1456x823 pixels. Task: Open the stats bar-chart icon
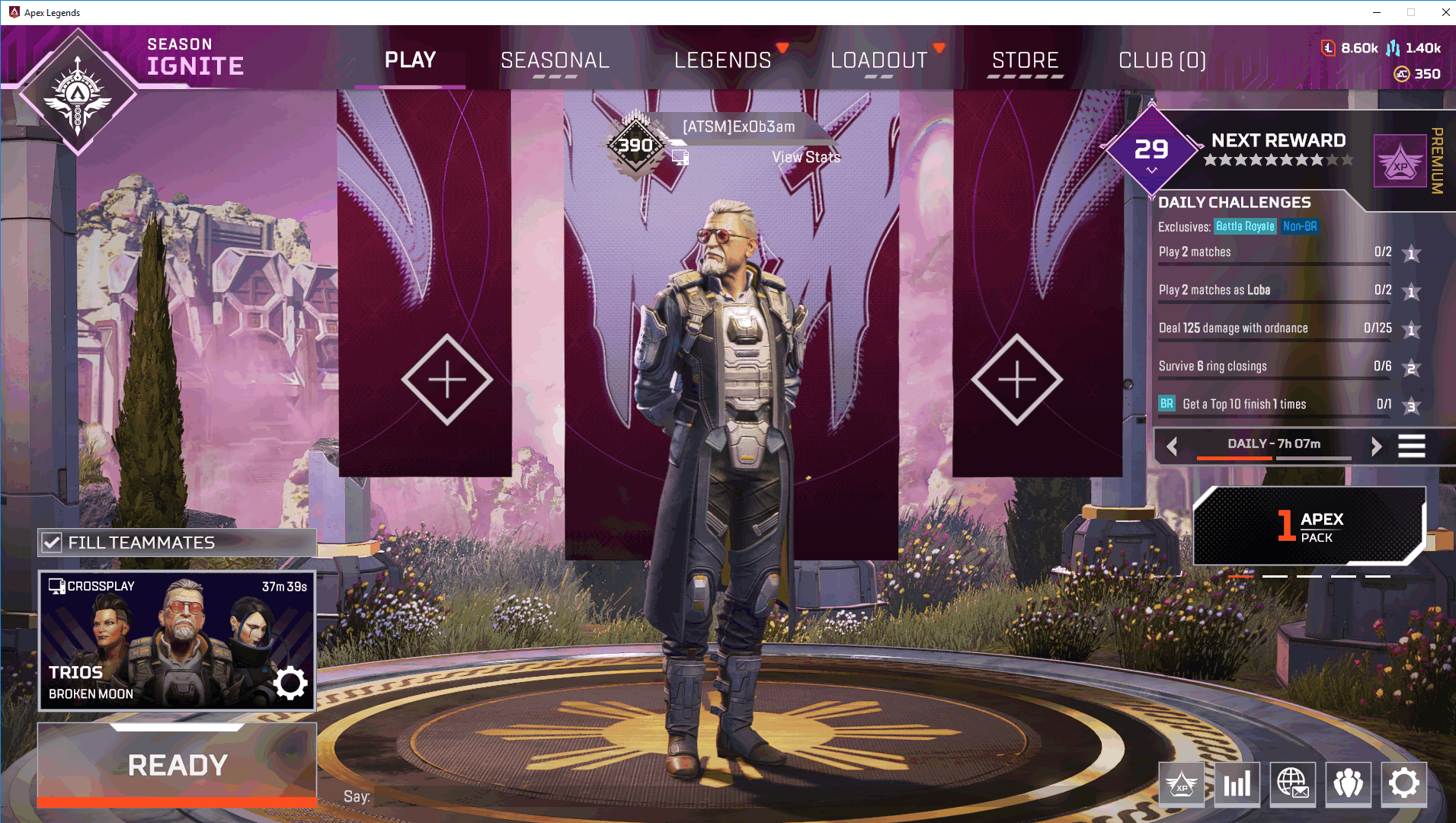coord(1237,784)
